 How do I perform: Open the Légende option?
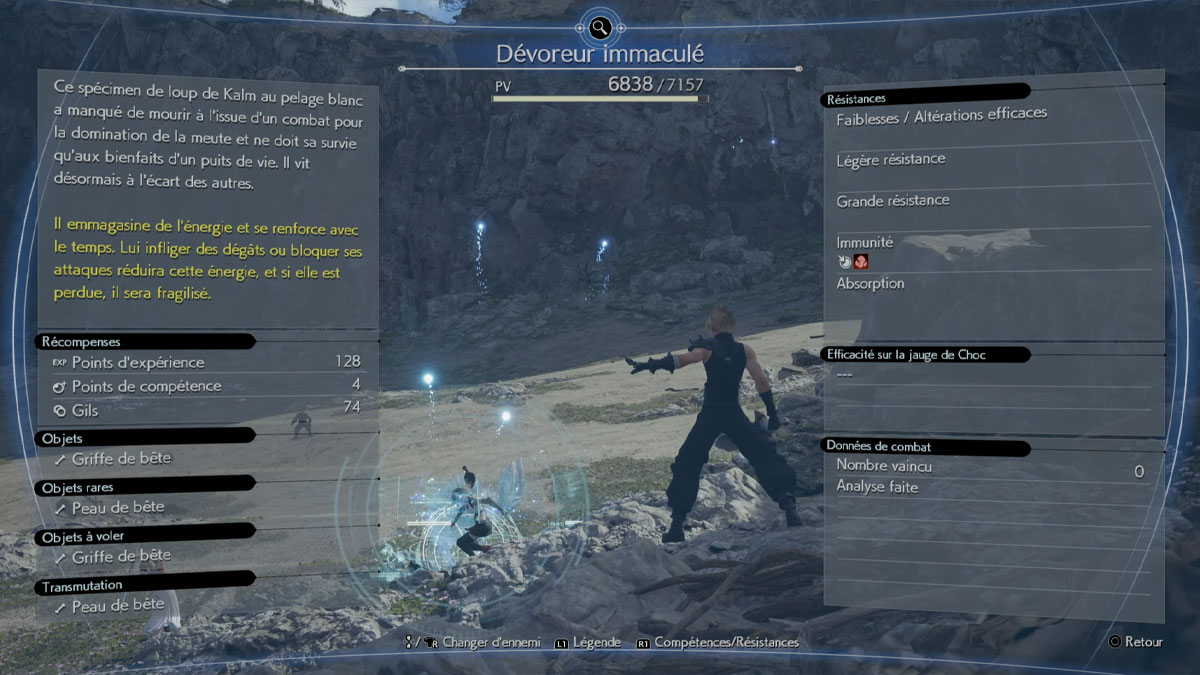click(x=598, y=642)
